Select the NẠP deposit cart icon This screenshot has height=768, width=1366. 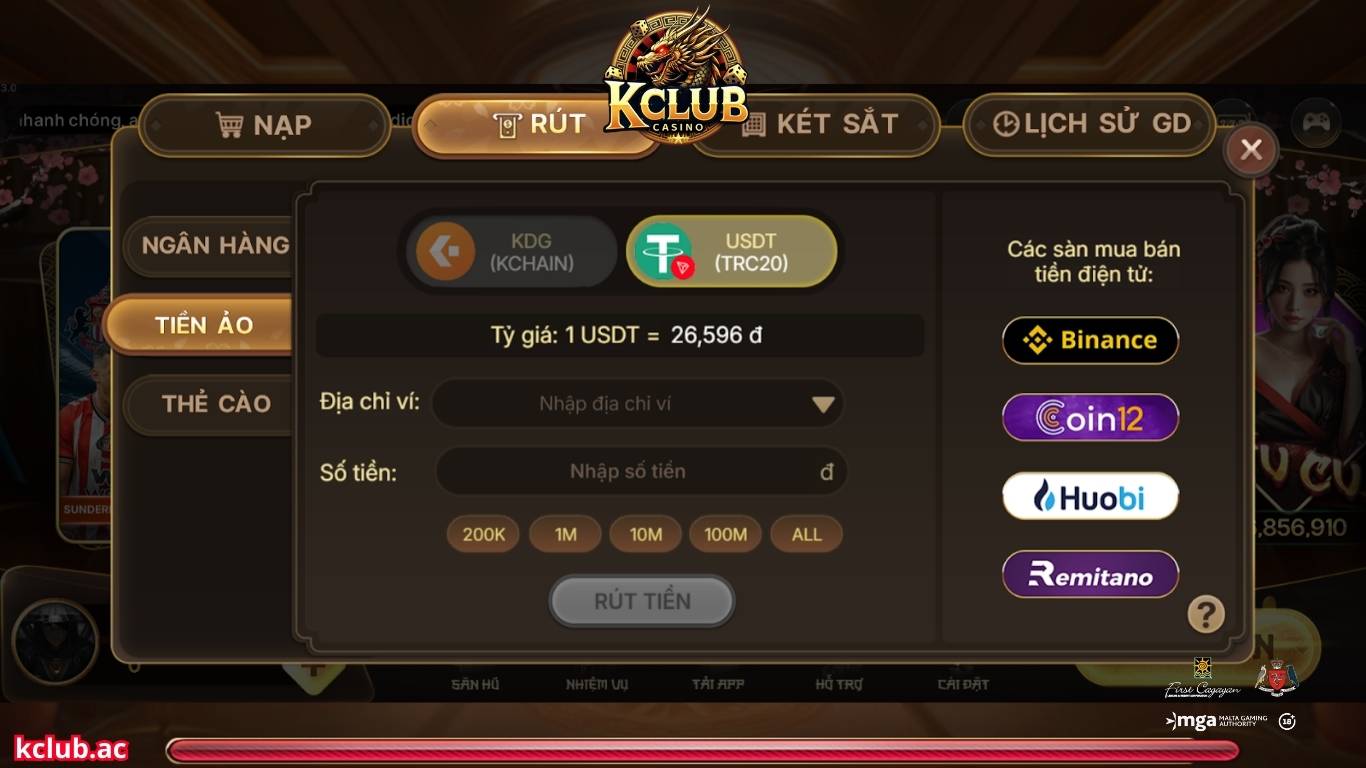pos(231,122)
